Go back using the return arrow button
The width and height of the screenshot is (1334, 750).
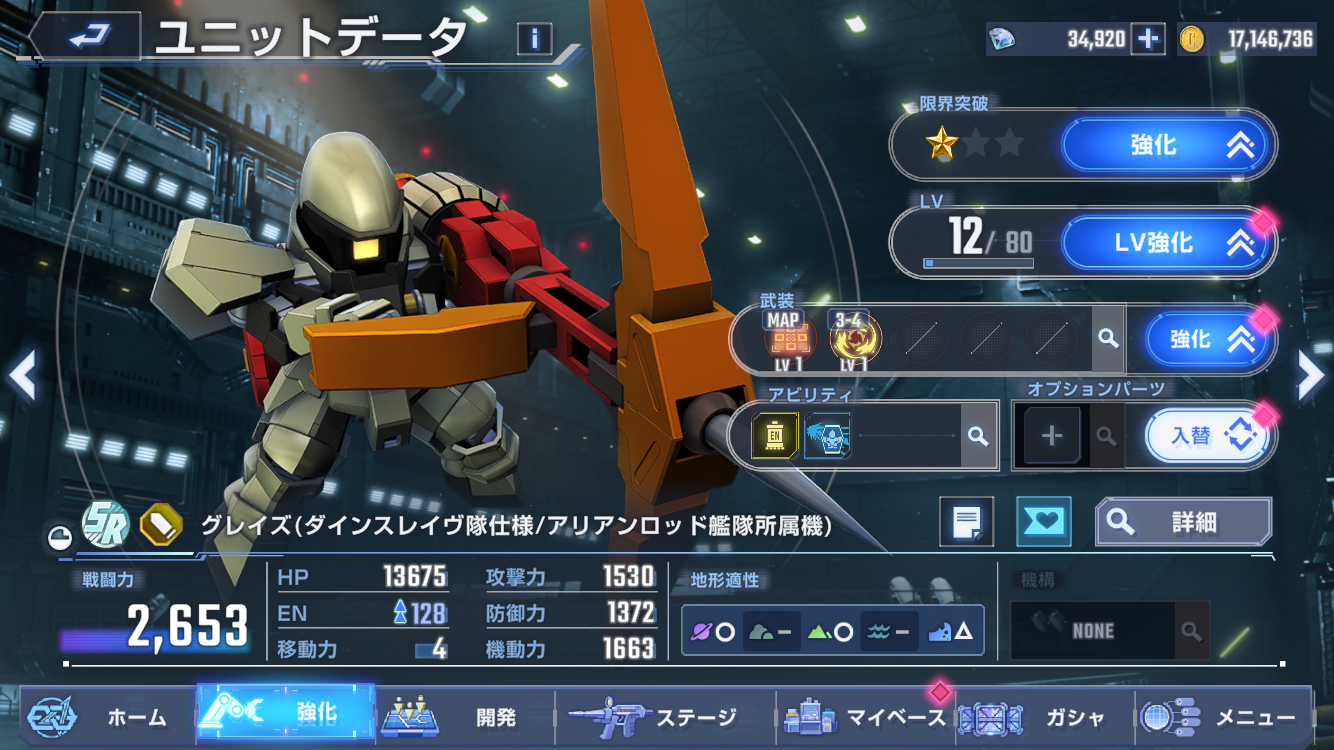coord(90,38)
